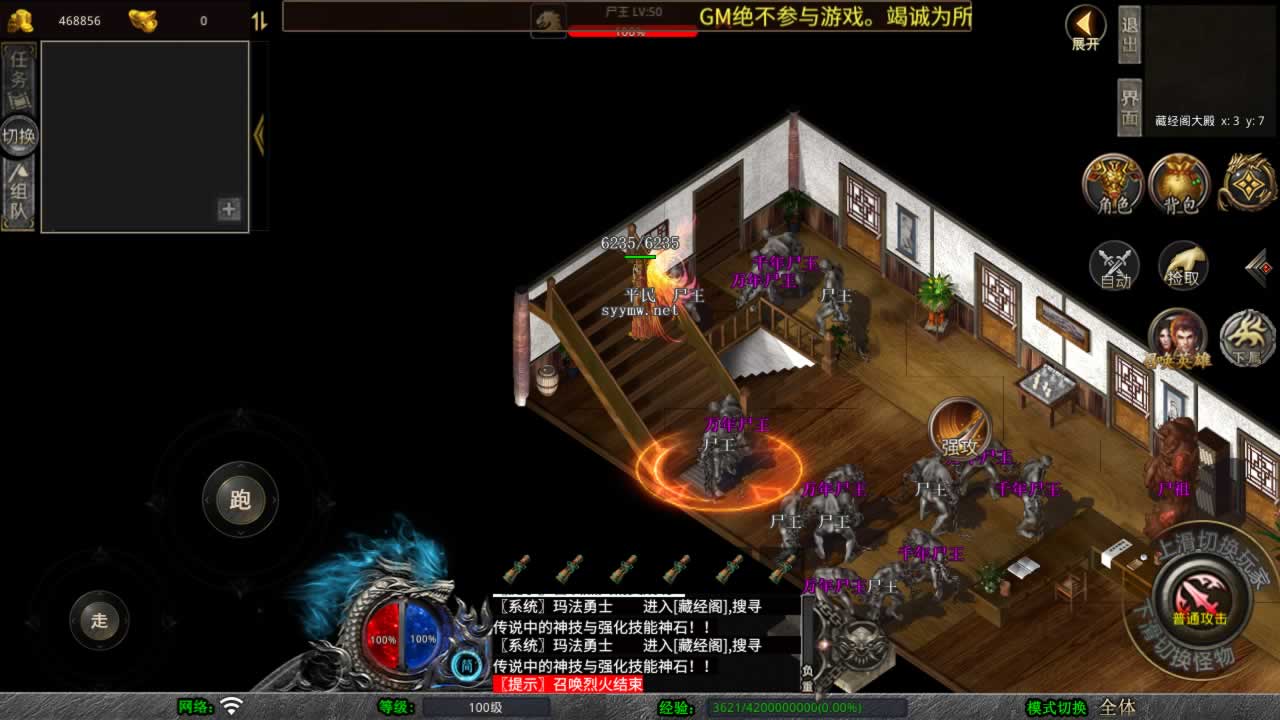Open the 角色 character panel
This screenshot has height=720, width=1280.
(x=1113, y=184)
